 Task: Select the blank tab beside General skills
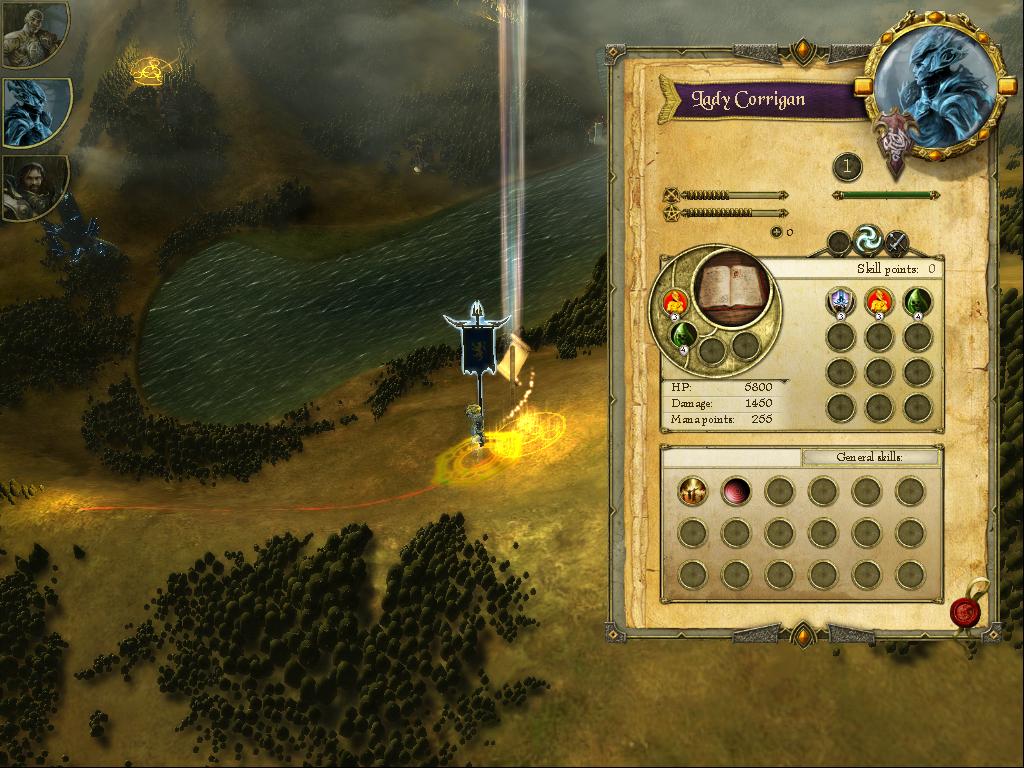click(732, 457)
